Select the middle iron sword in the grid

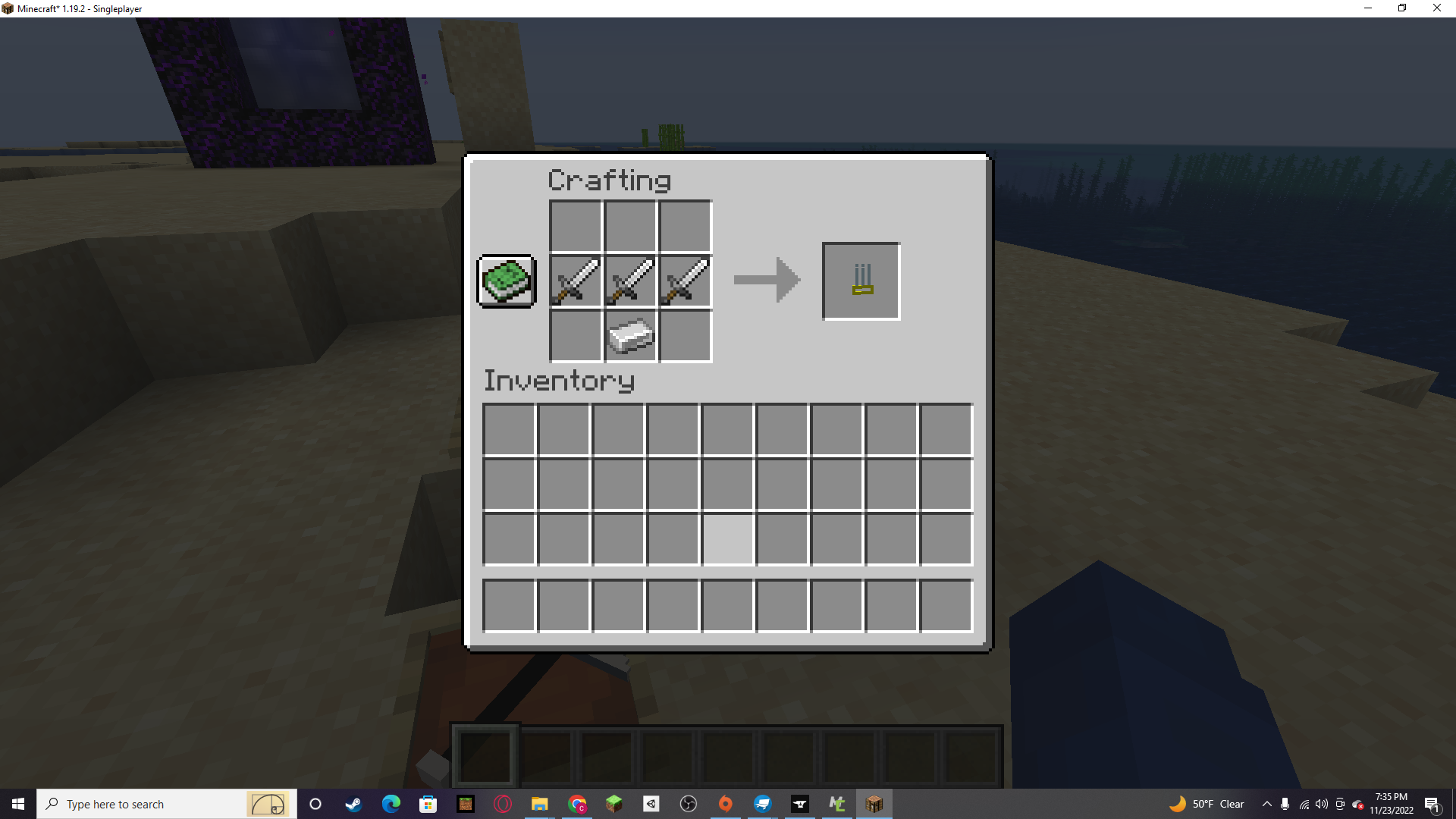630,281
